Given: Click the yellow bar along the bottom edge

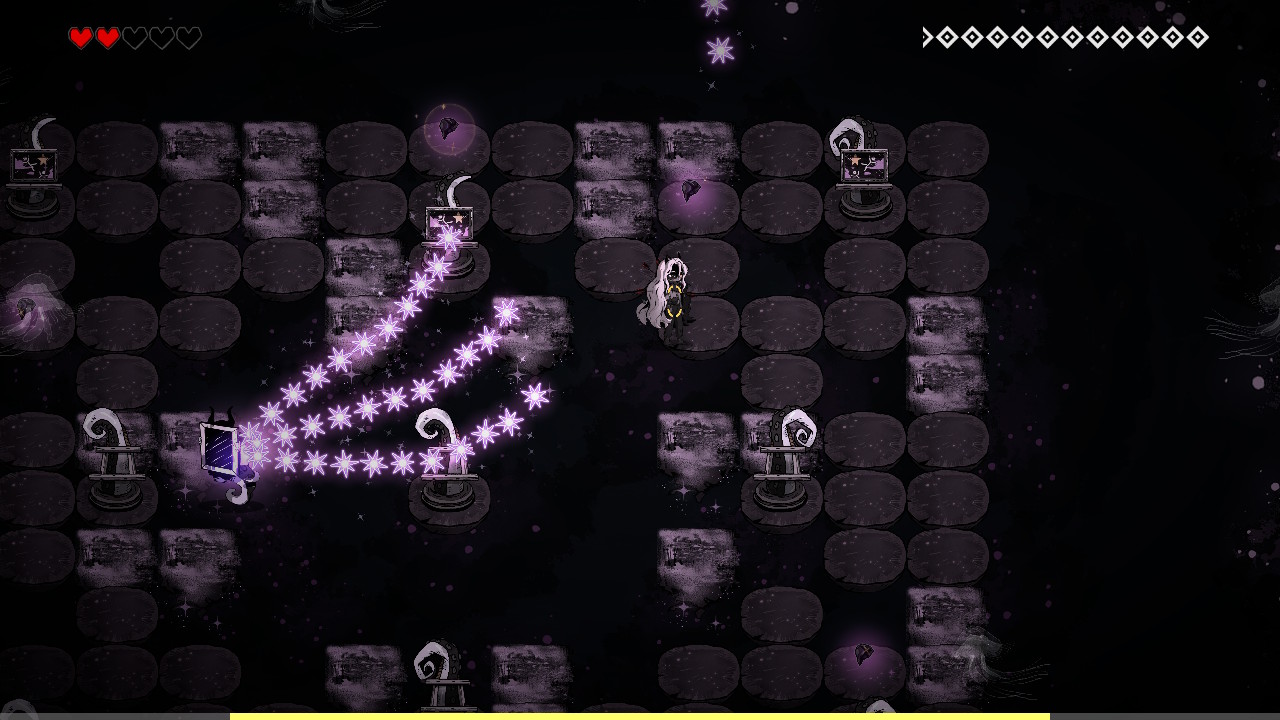Looking at the screenshot, I should [x=640, y=716].
